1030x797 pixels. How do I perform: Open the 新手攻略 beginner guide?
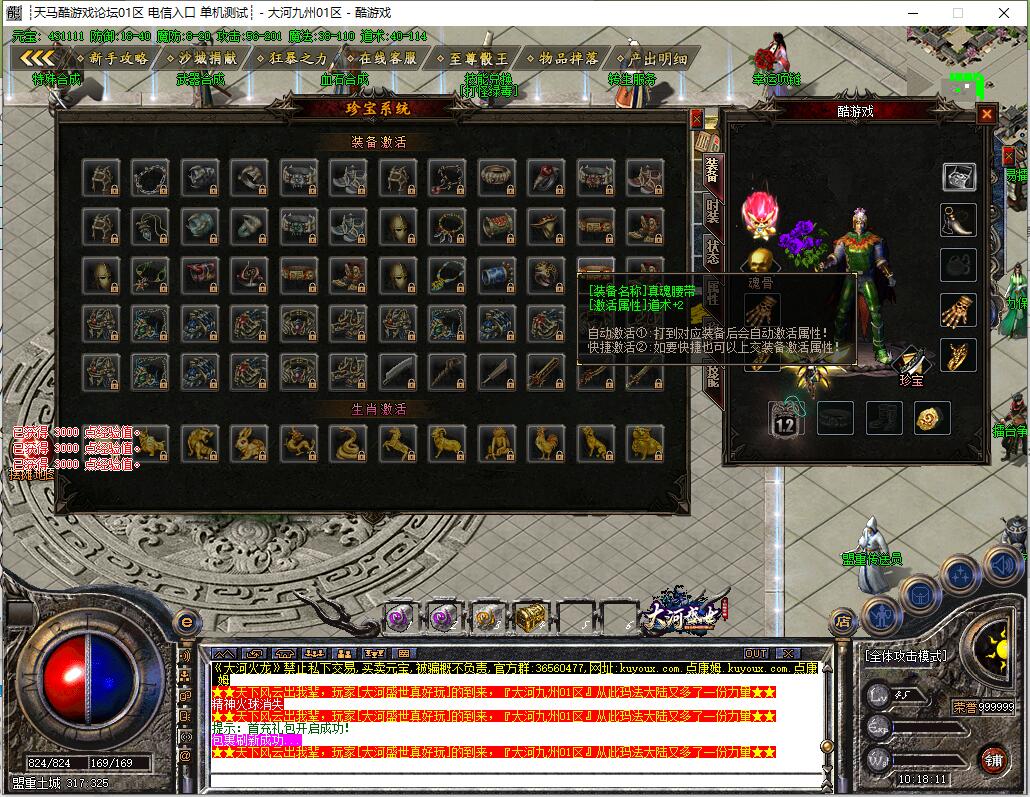tap(117, 58)
